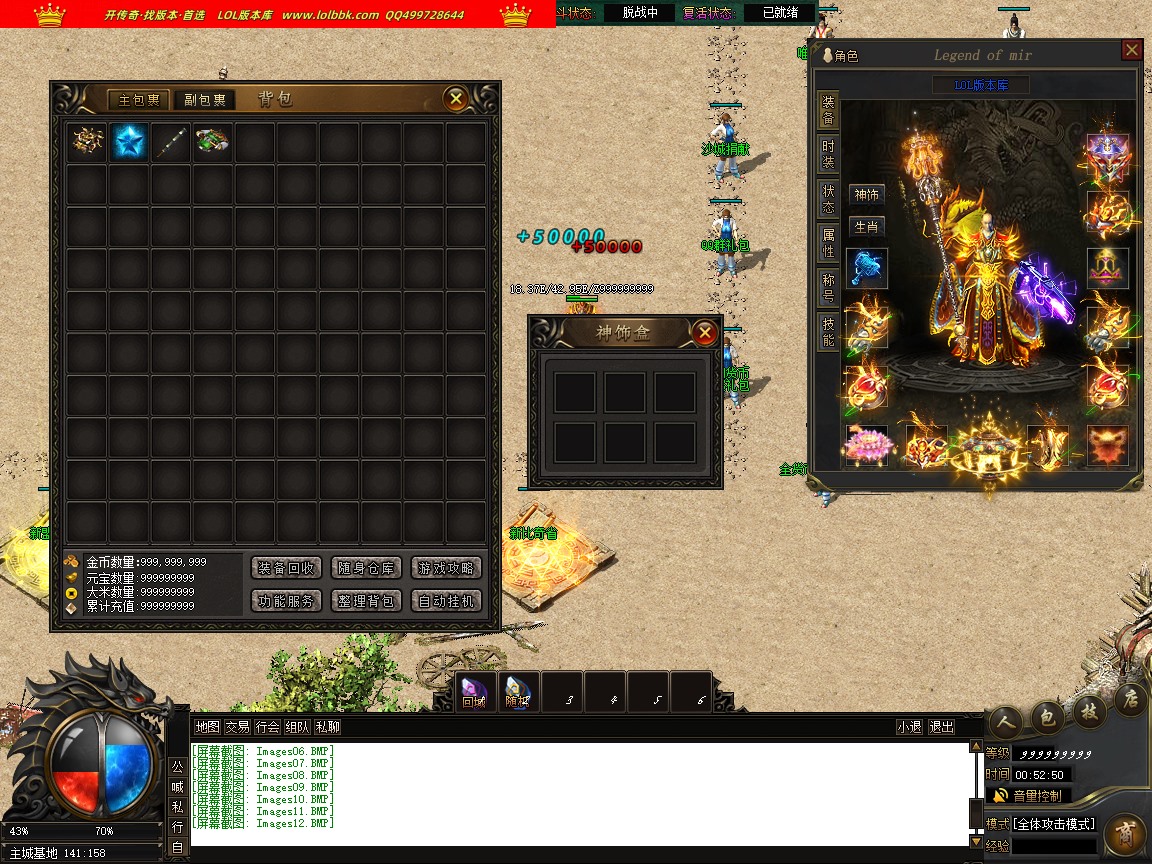Close the 神饰盒 box window
This screenshot has height=864, width=1152.
tap(705, 332)
